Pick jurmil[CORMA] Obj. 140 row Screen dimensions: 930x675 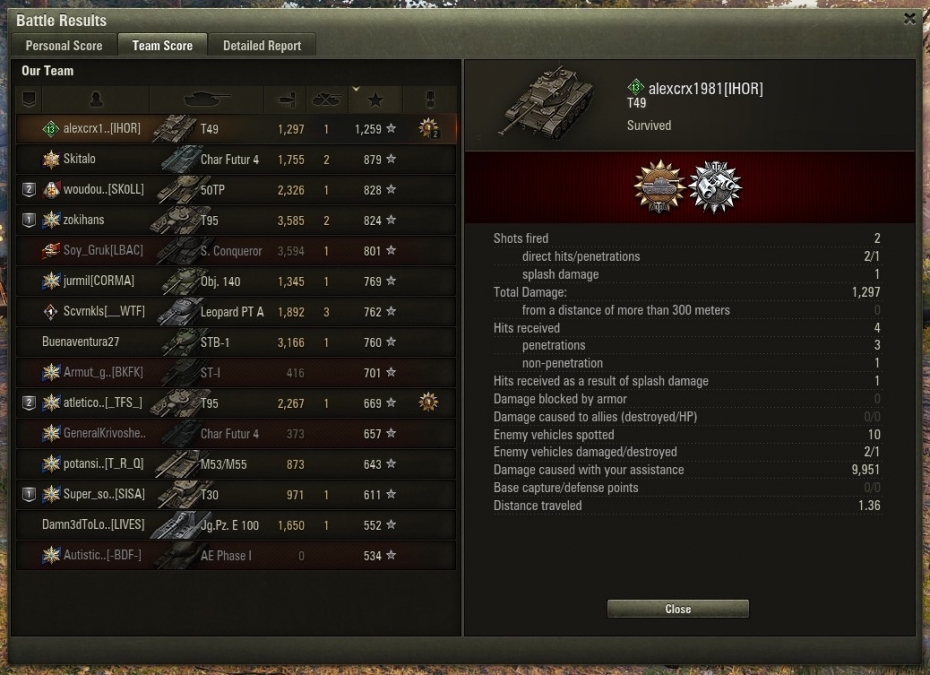(236, 281)
